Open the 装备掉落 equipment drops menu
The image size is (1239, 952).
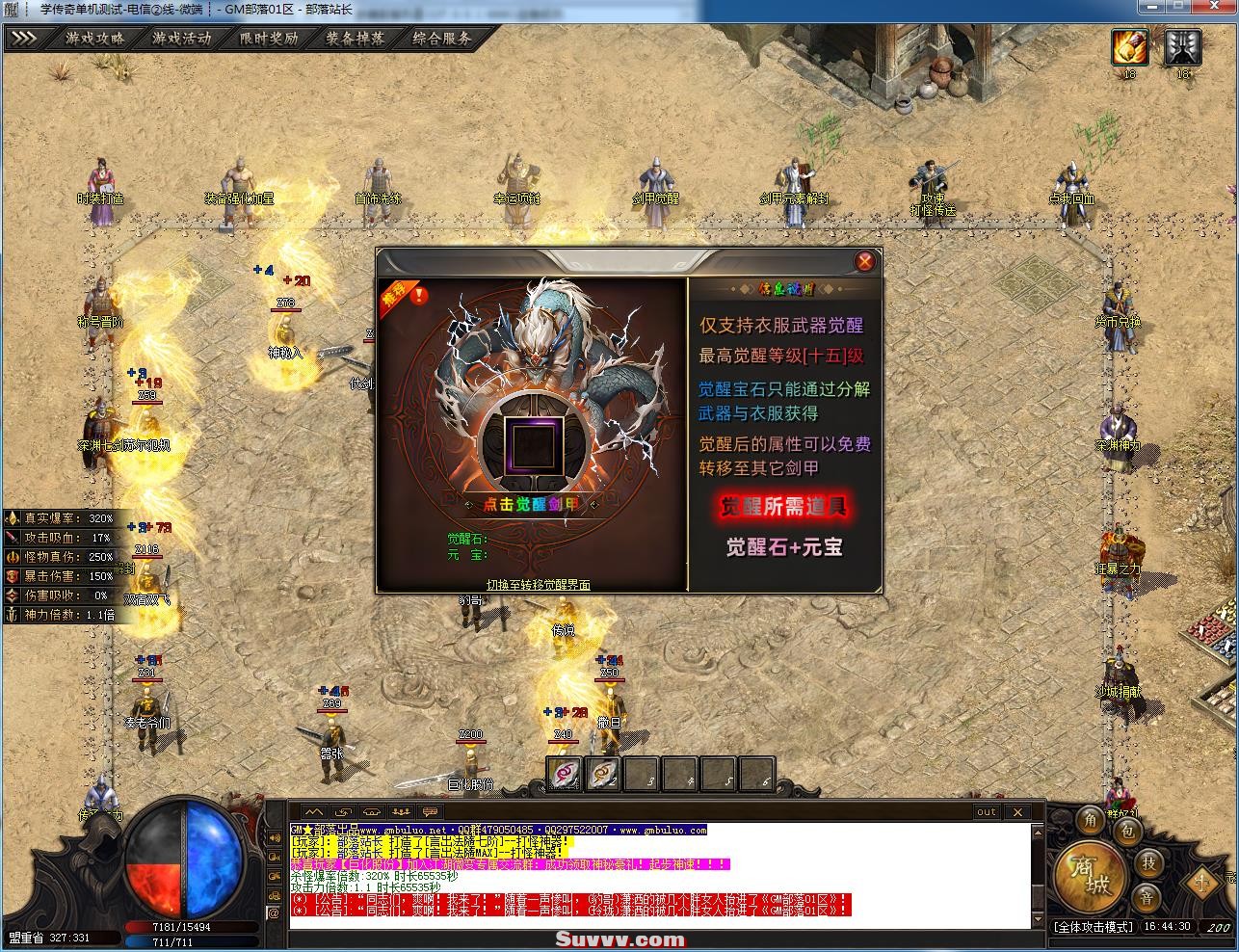coord(355,40)
